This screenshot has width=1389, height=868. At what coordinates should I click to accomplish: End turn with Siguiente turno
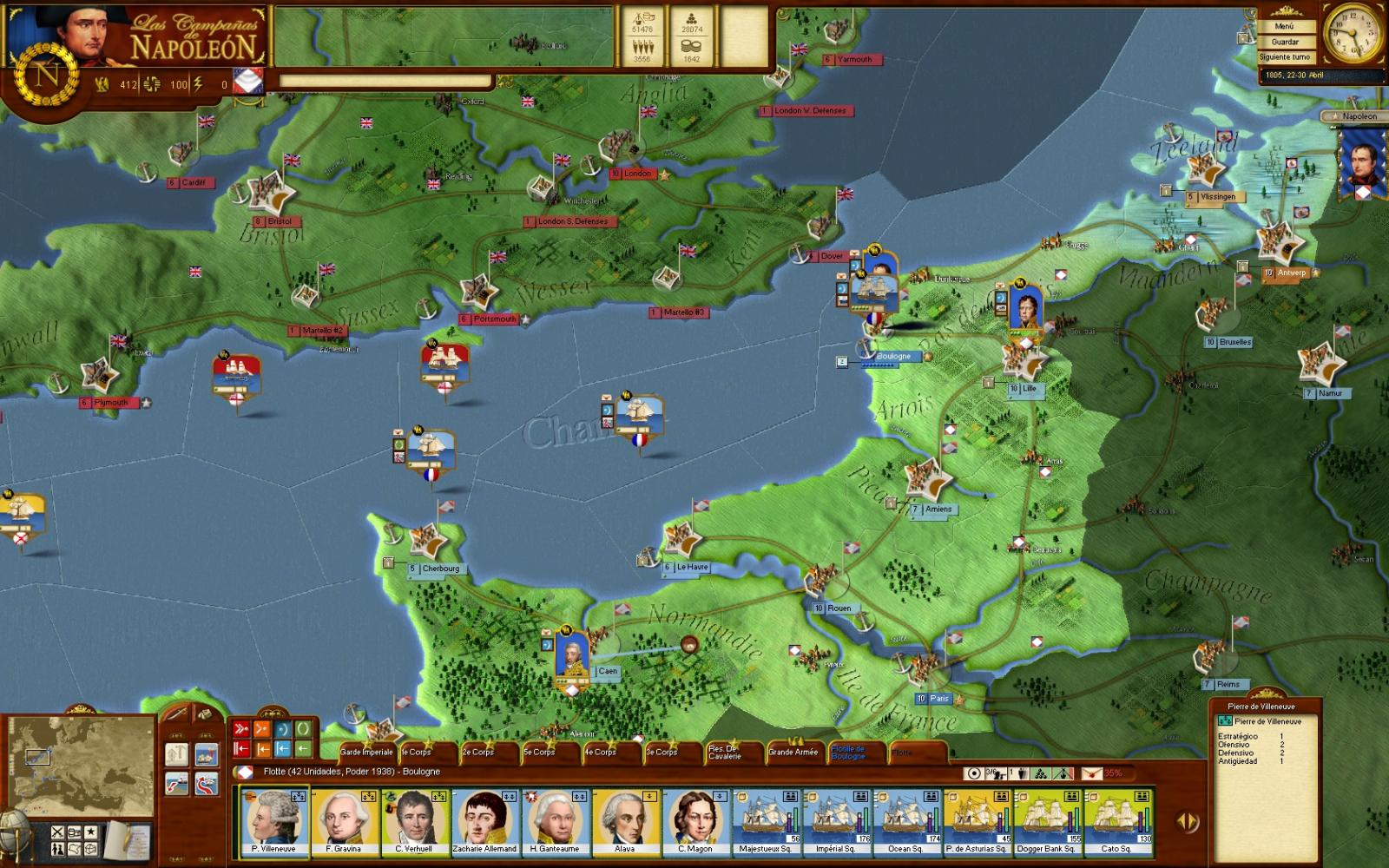pos(1284,56)
